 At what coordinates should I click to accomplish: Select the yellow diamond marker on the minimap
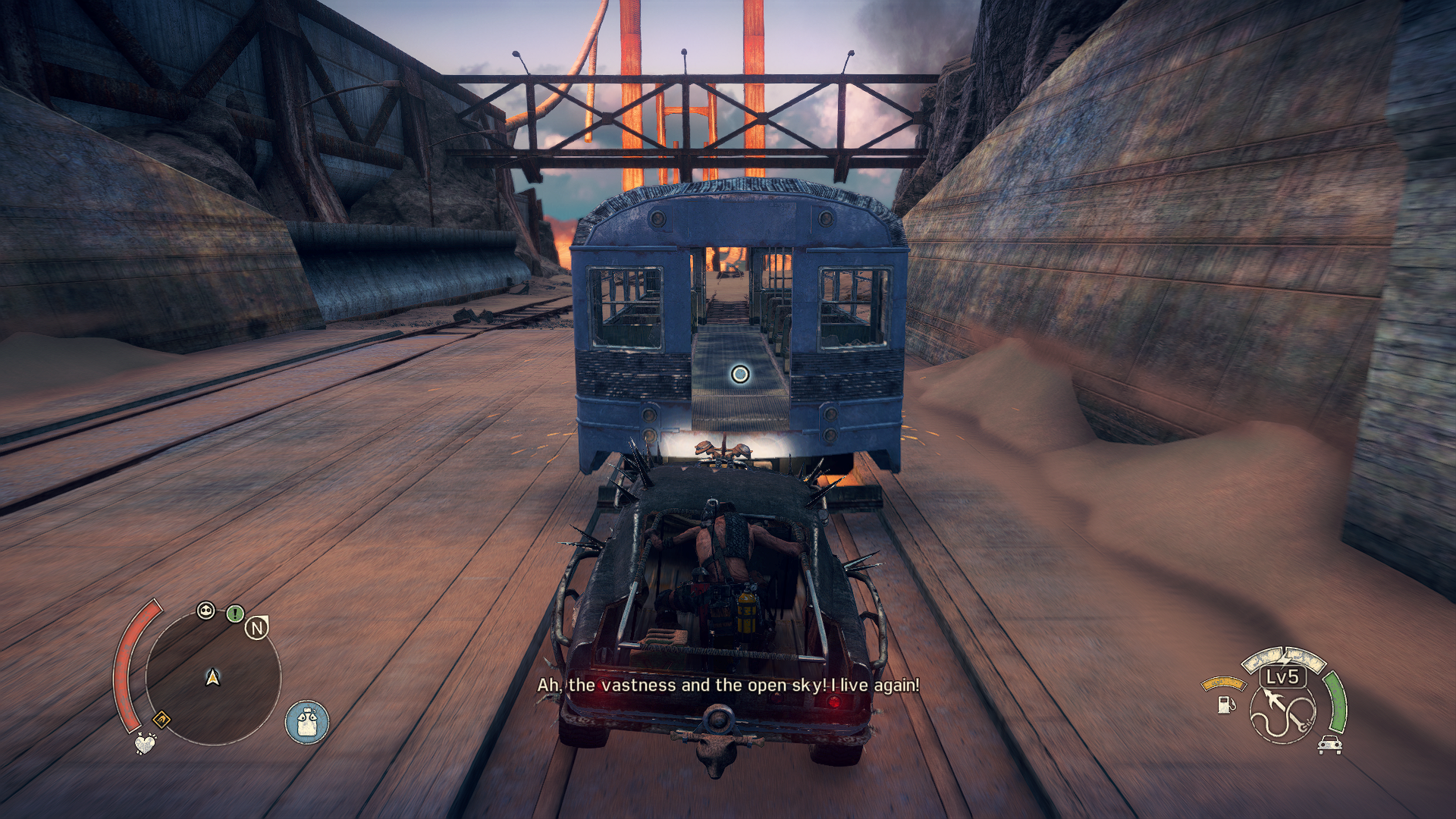click(x=161, y=718)
